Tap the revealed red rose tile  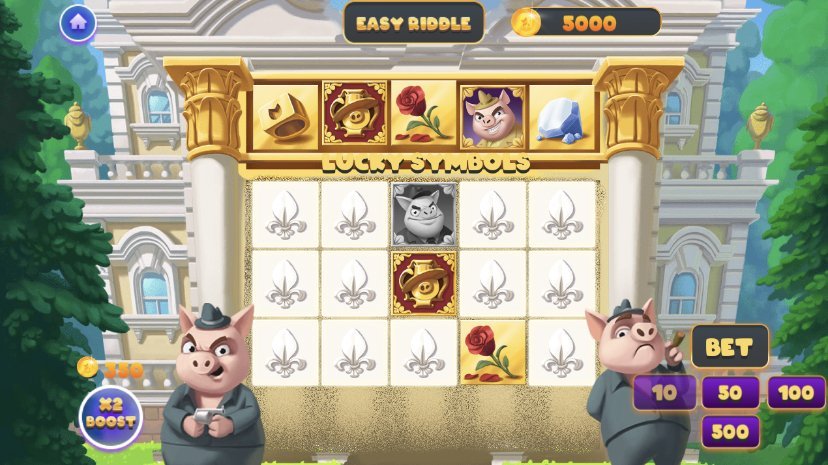point(492,352)
